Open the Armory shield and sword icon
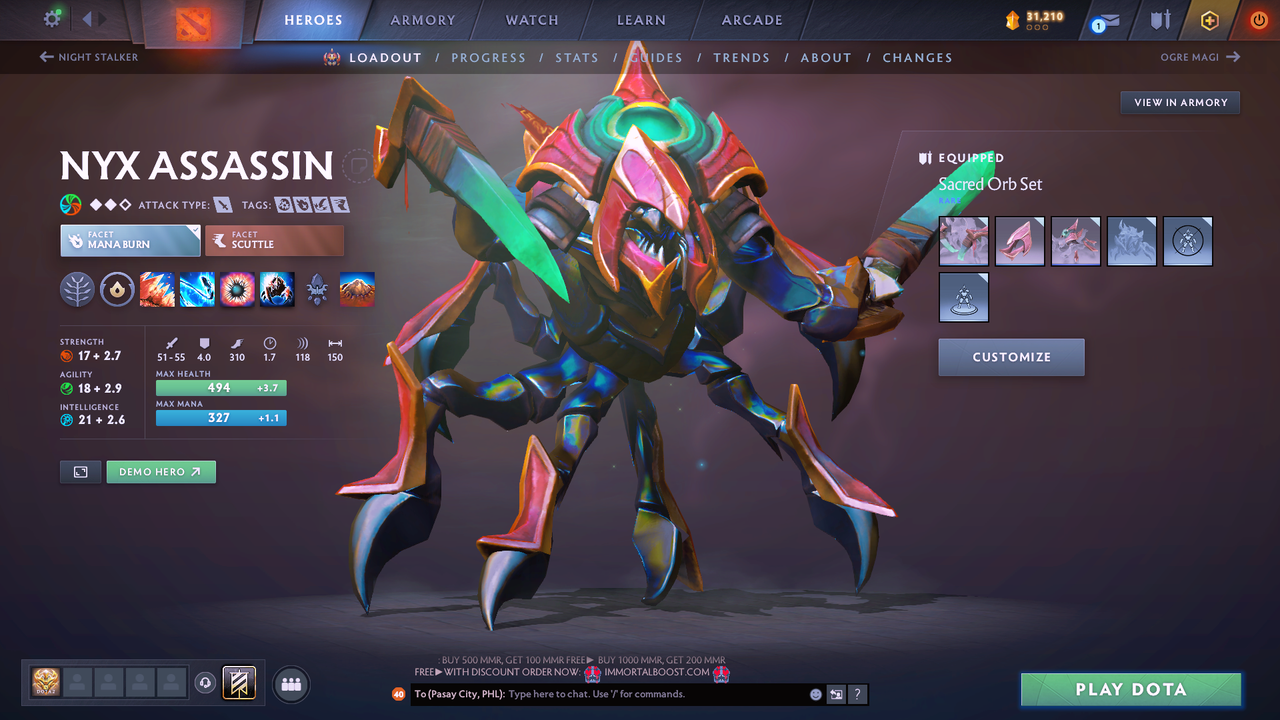The height and width of the screenshot is (720, 1280). point(1160,20)
